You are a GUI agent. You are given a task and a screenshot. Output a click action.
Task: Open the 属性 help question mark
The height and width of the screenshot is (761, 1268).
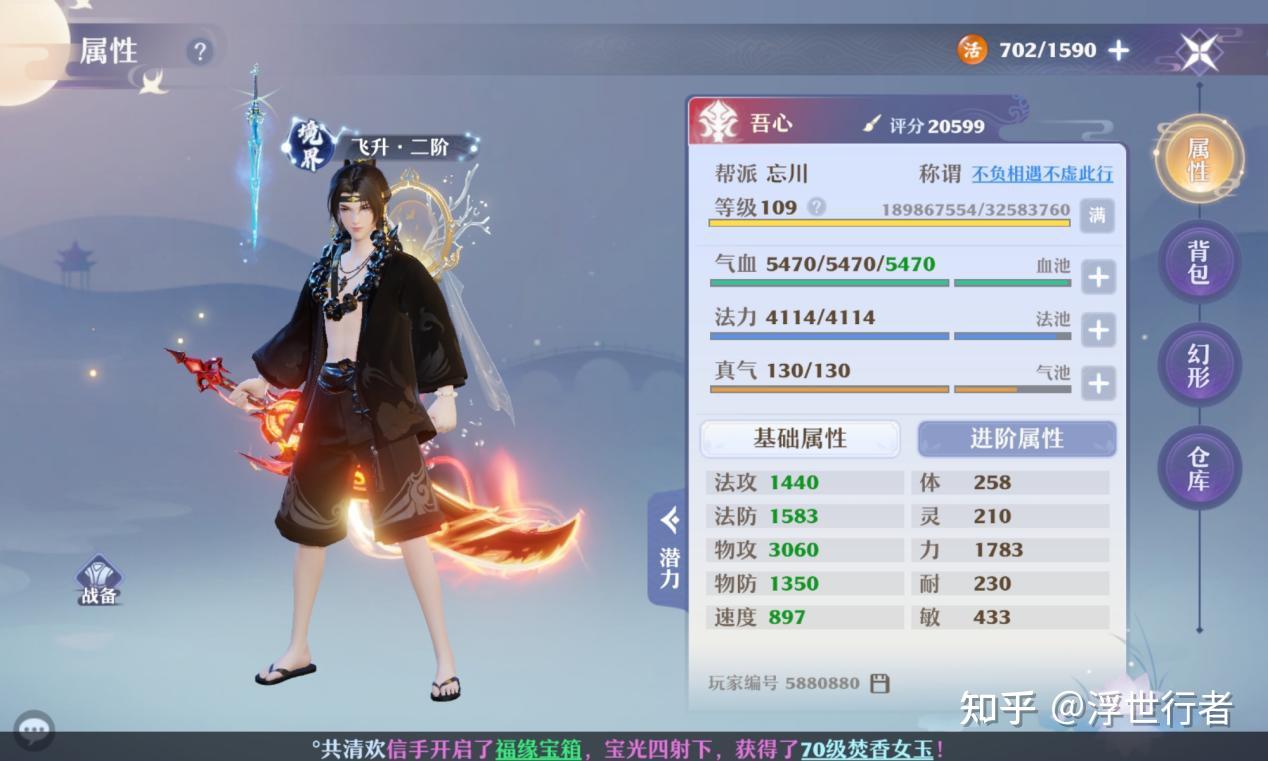[x=200, y=51]
